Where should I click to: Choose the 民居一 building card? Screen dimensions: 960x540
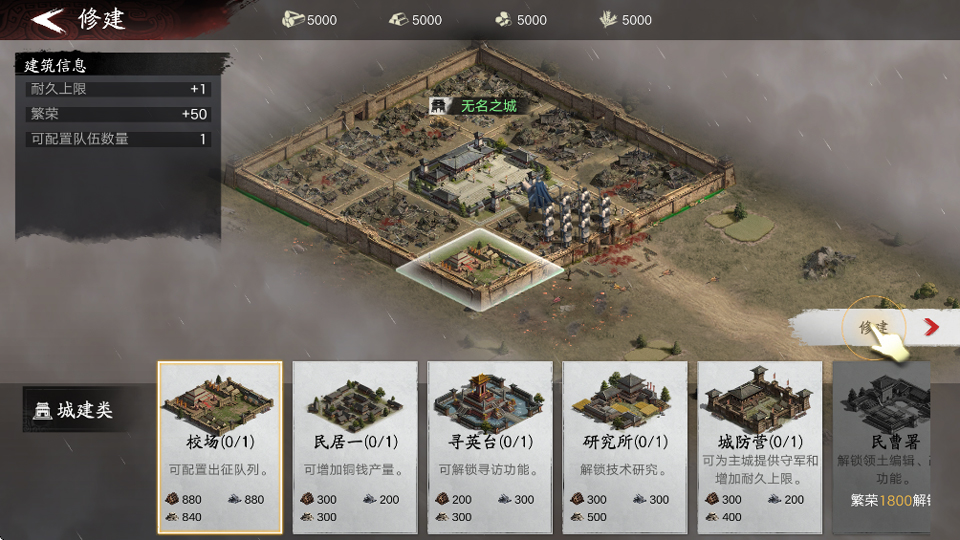(x=355, y=446)
